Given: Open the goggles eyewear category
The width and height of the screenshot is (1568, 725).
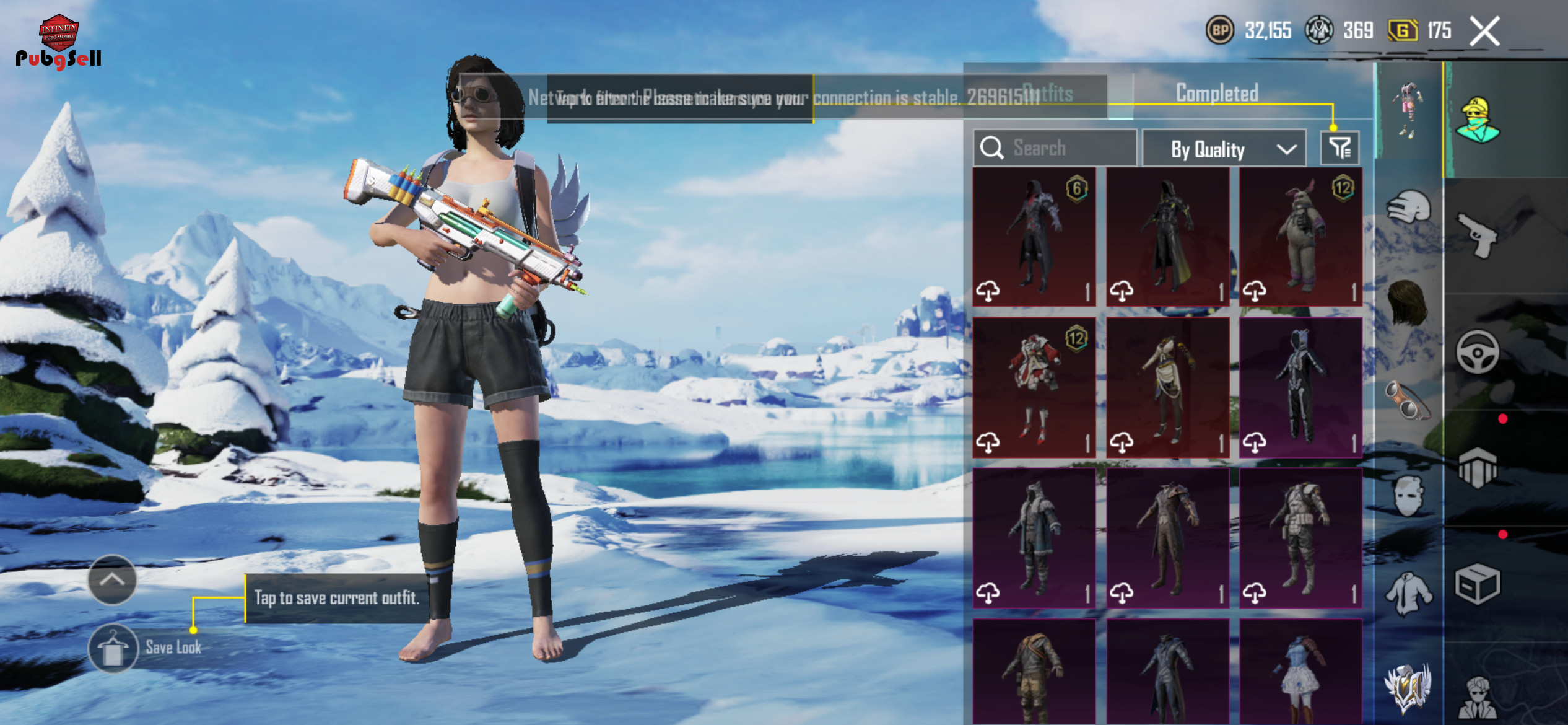Looking at the screenshot, I should [1409, 400].
